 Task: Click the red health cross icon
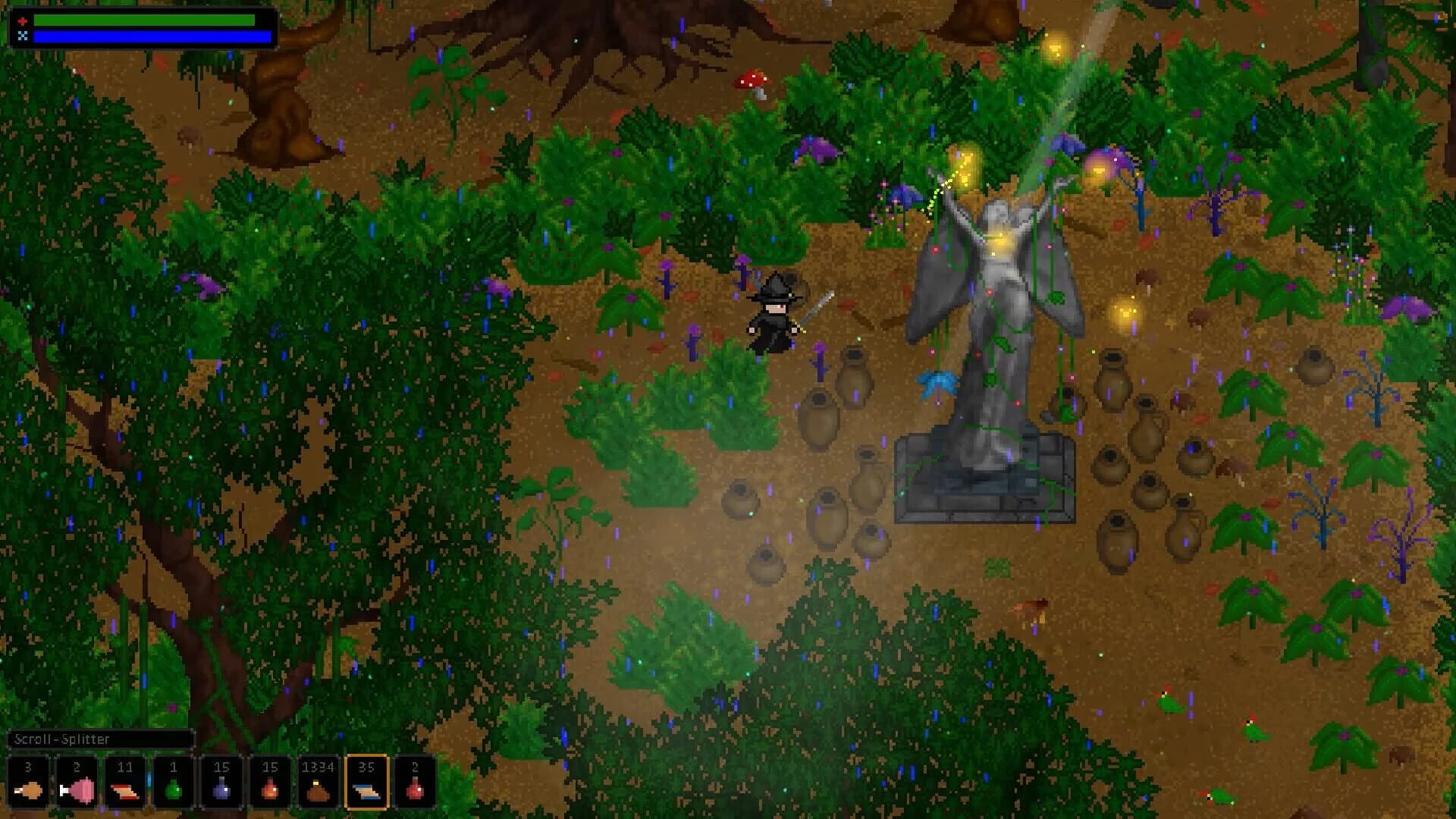coord(22,20)
